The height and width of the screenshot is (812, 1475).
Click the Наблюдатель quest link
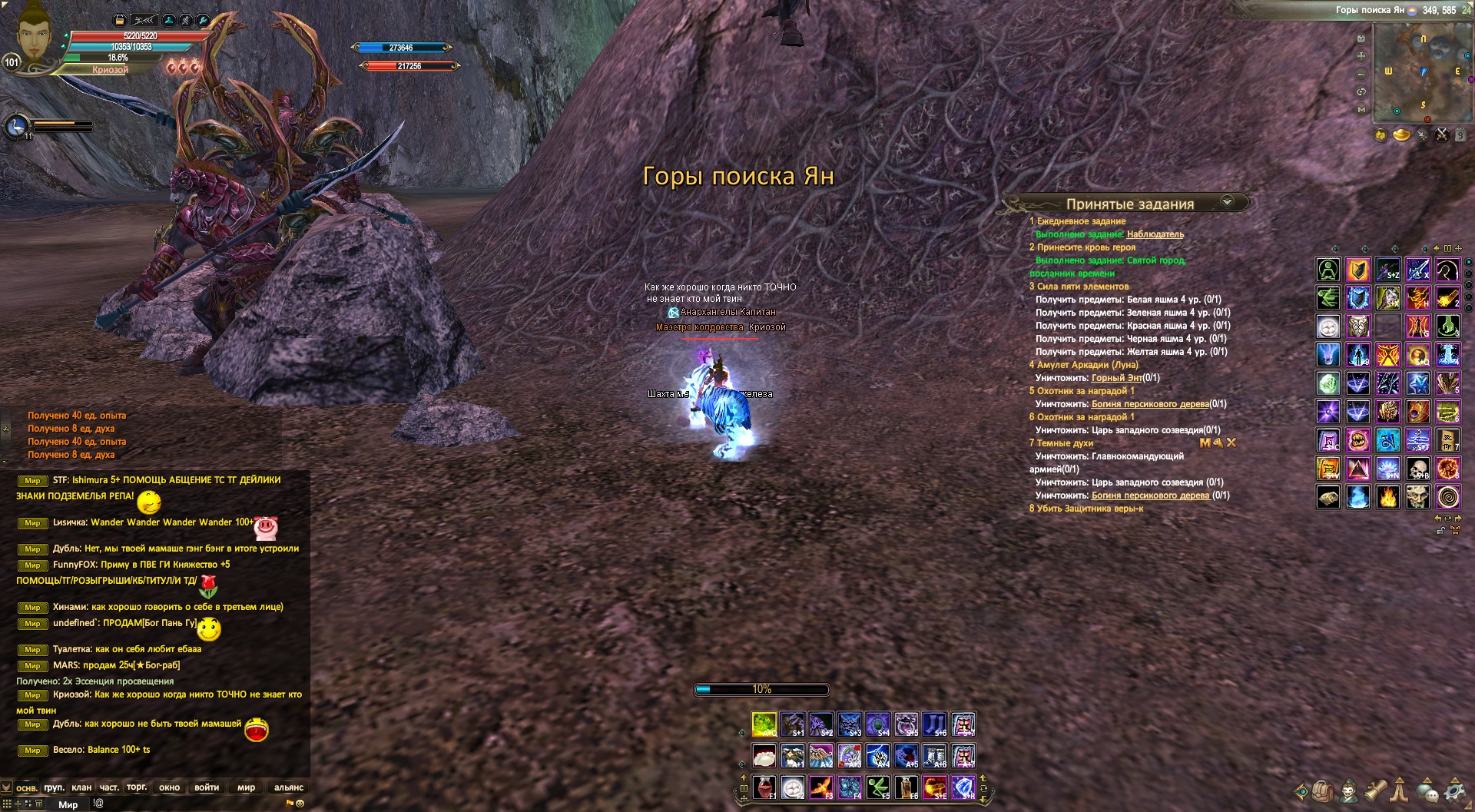(x=1155, y=234)
